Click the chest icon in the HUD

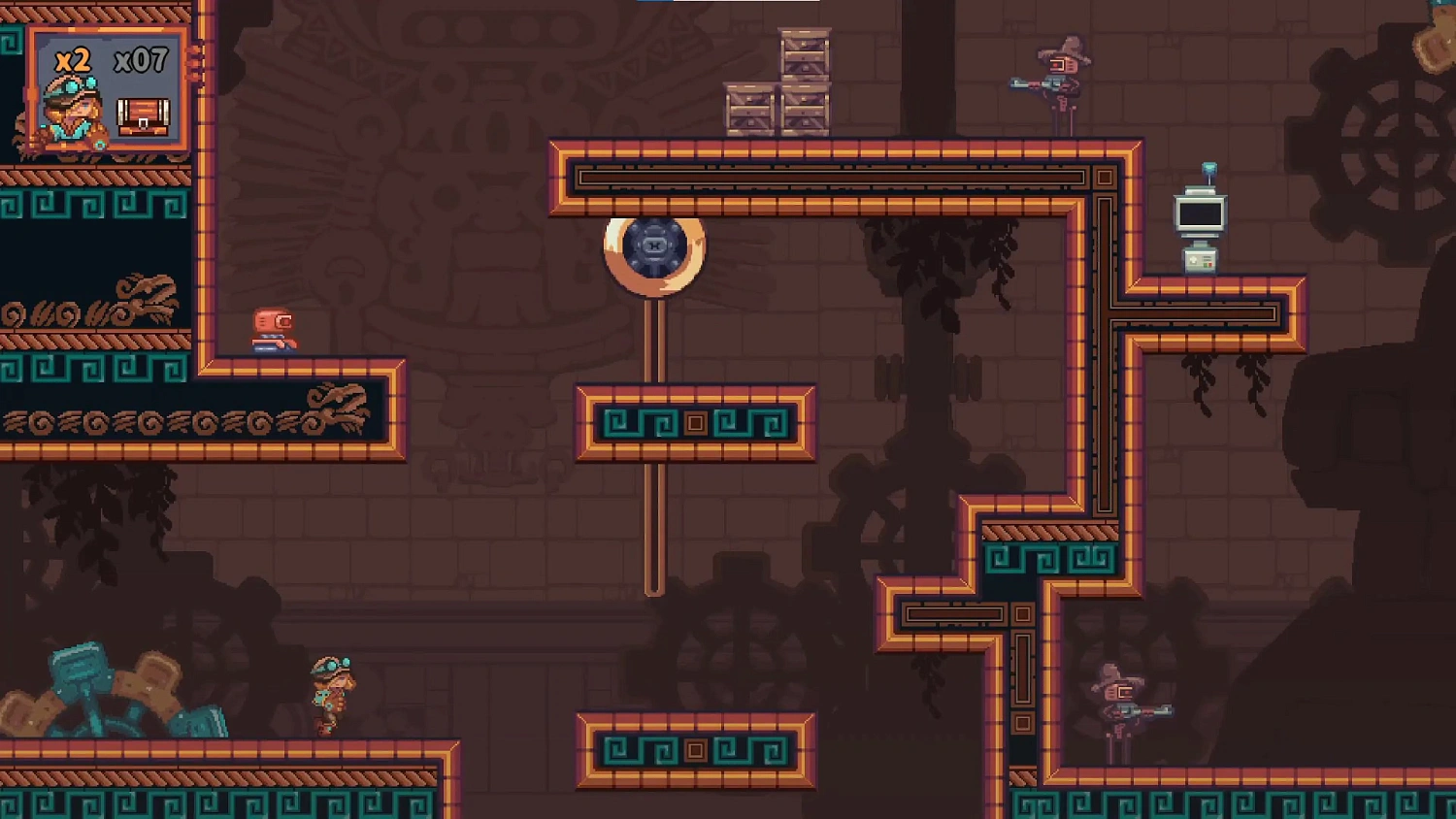click(x=144, y=115)
